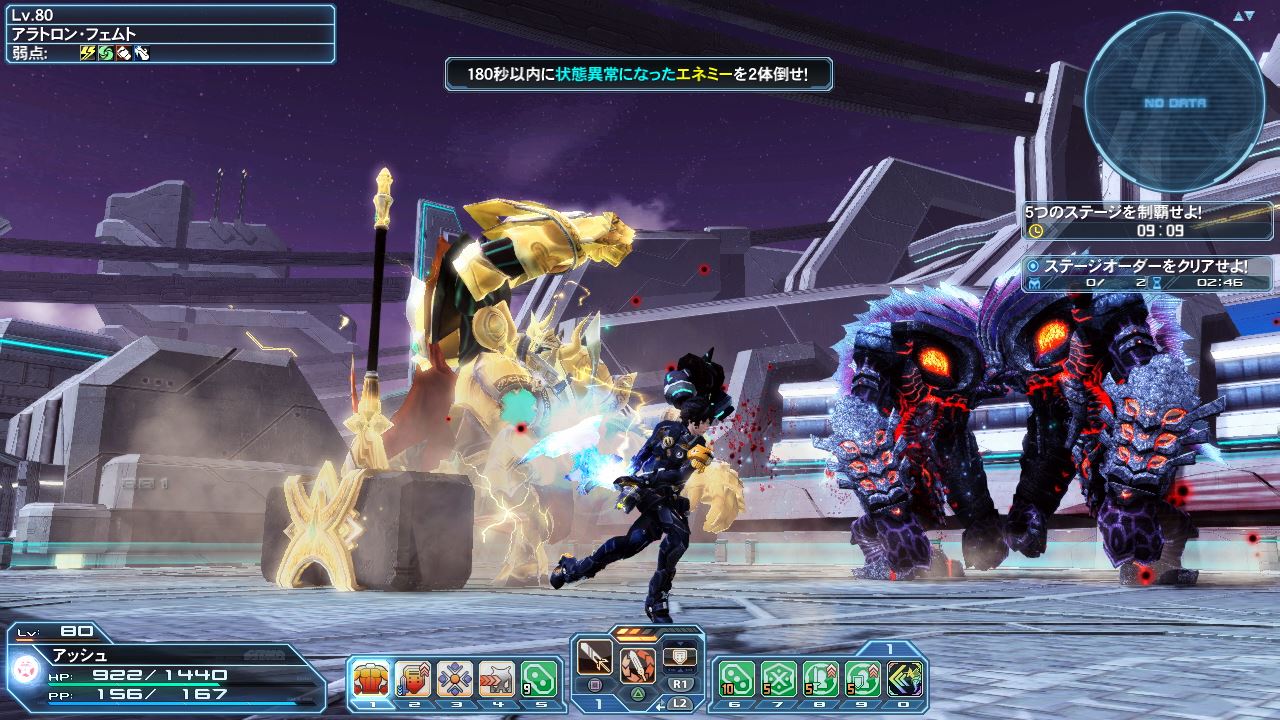Use the green item with count 9
The width and height of the screenshot is (1280, 720).
tap(538, 679)
